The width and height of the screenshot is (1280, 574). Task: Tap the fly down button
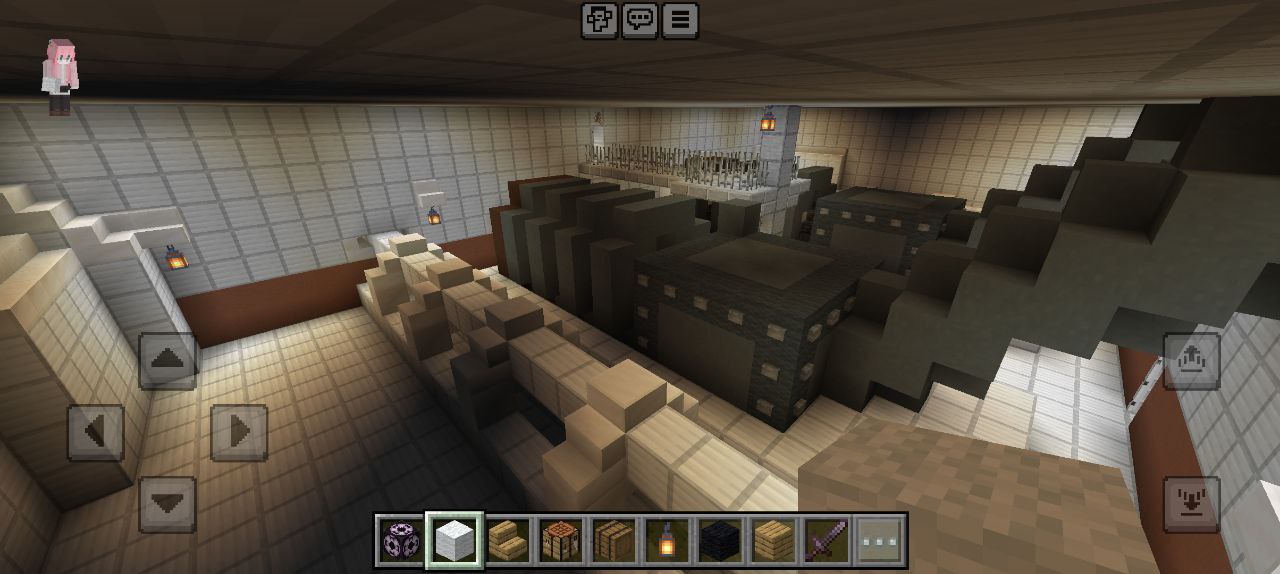pyautogui.click(x=1191, y=504)
